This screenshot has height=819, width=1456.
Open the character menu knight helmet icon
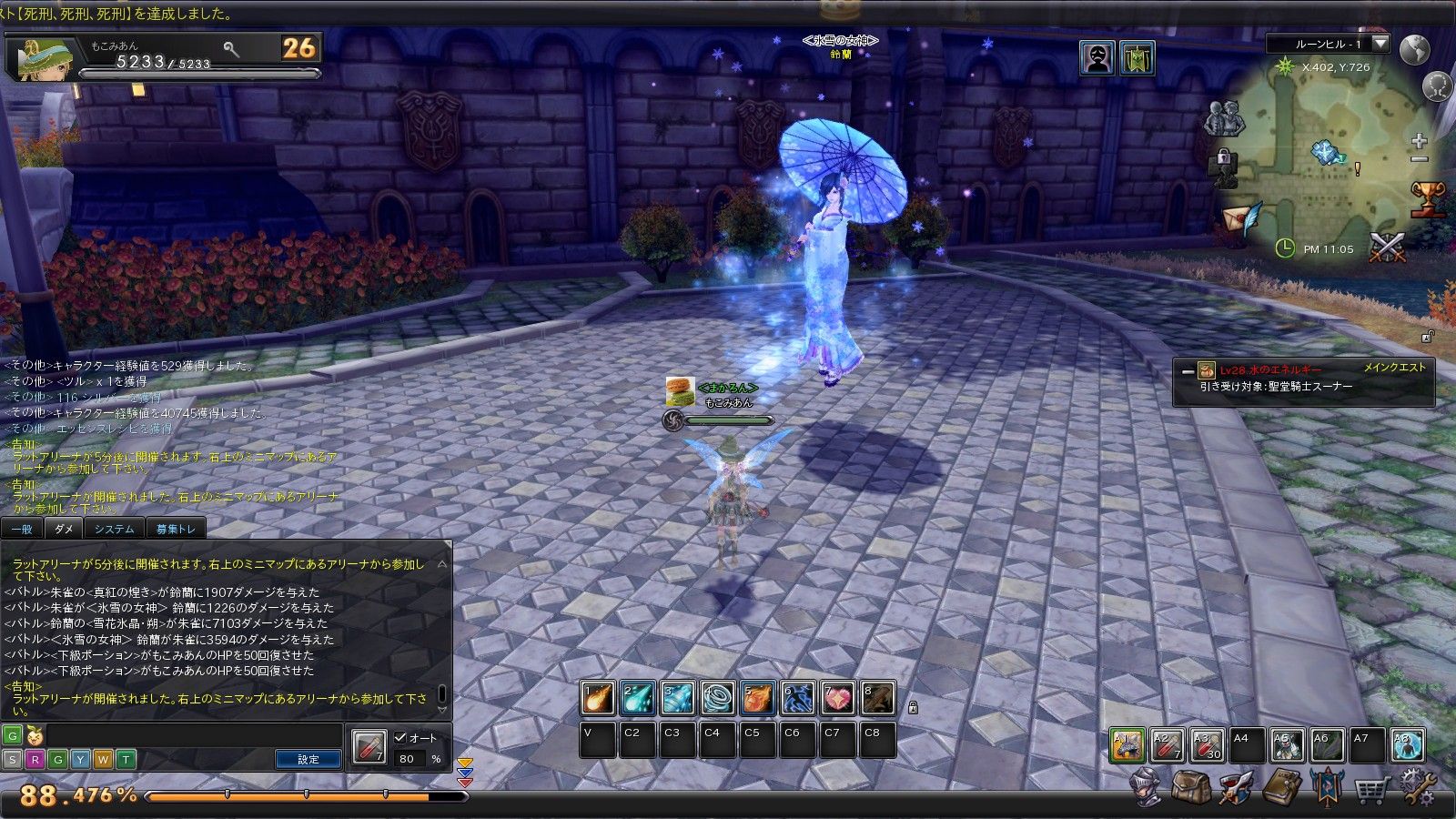tap(1147, 787)
